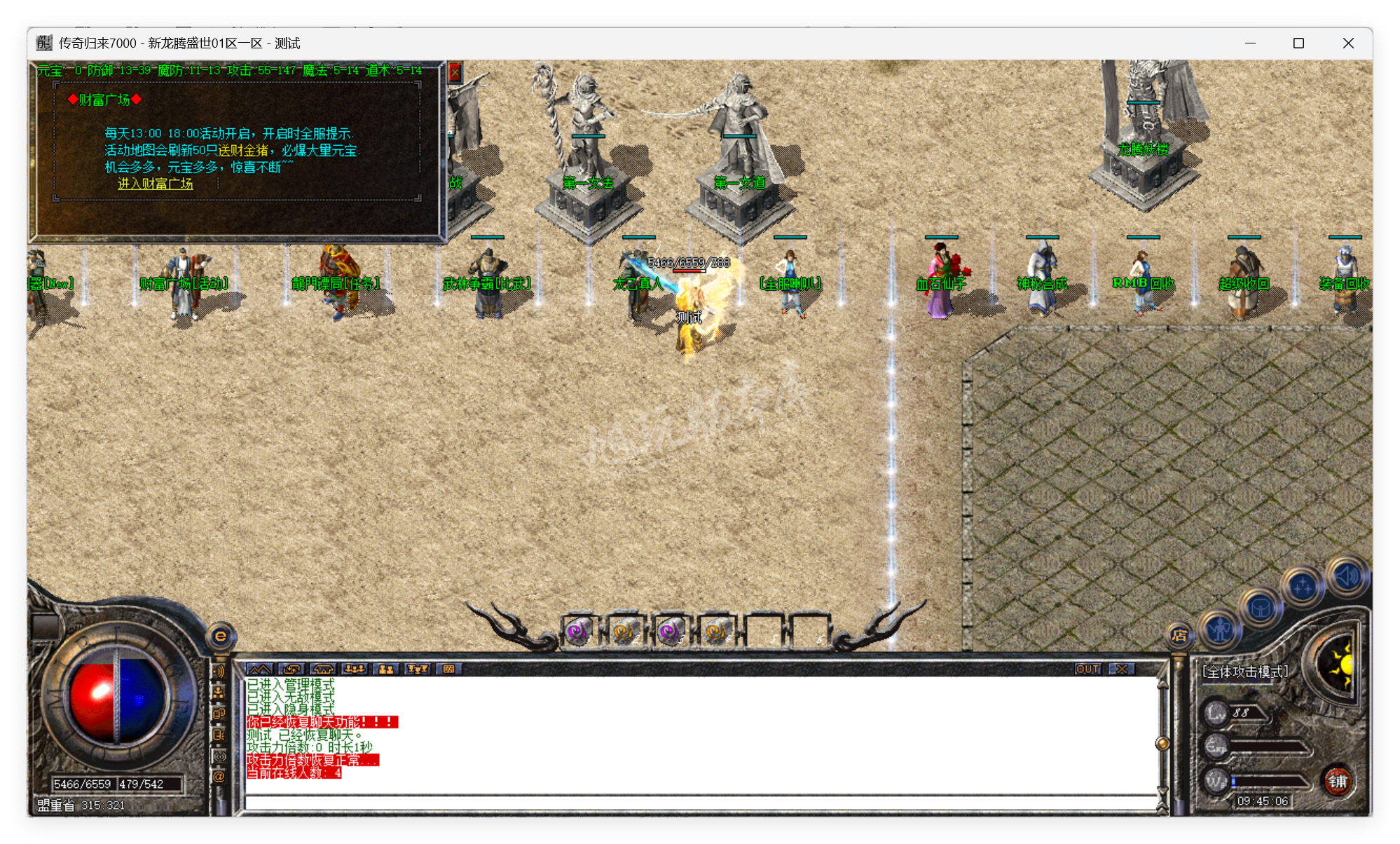Toggle the 全体攻击模式 attack mode

pos(1245,670)
